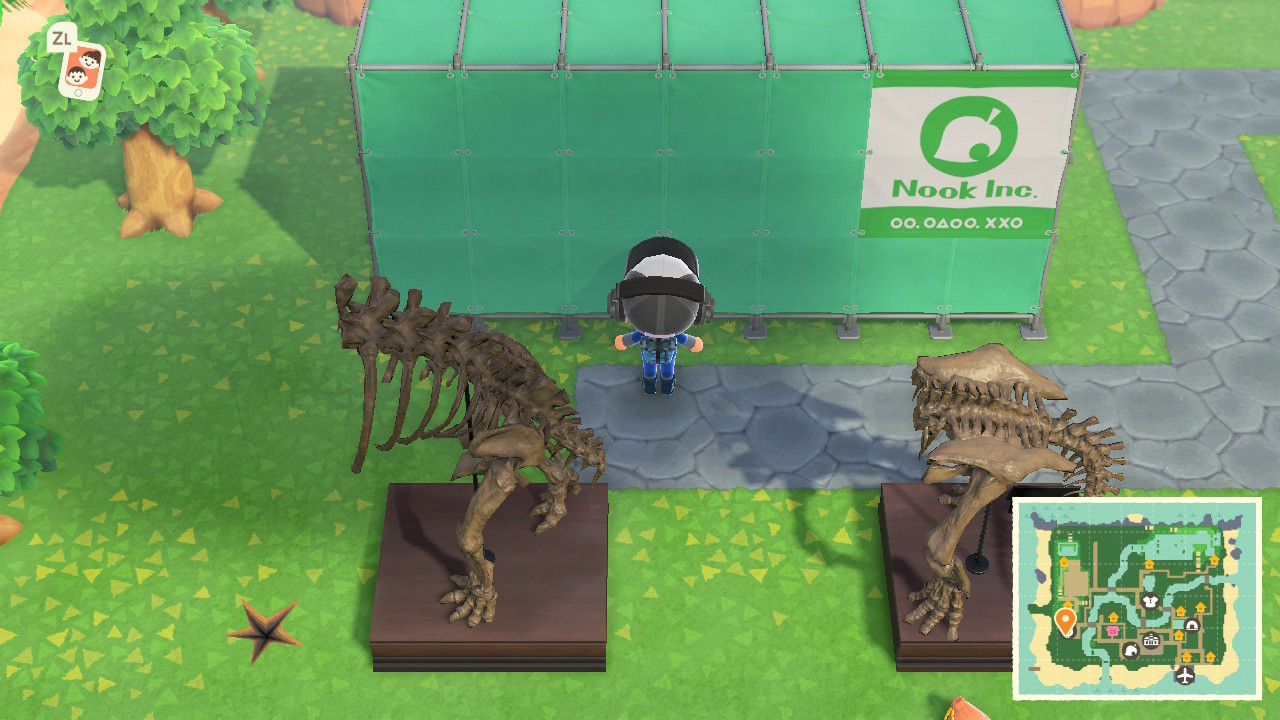Click the Resident Services building icon on map
Screen dimensions: 1280x720
1150,641
